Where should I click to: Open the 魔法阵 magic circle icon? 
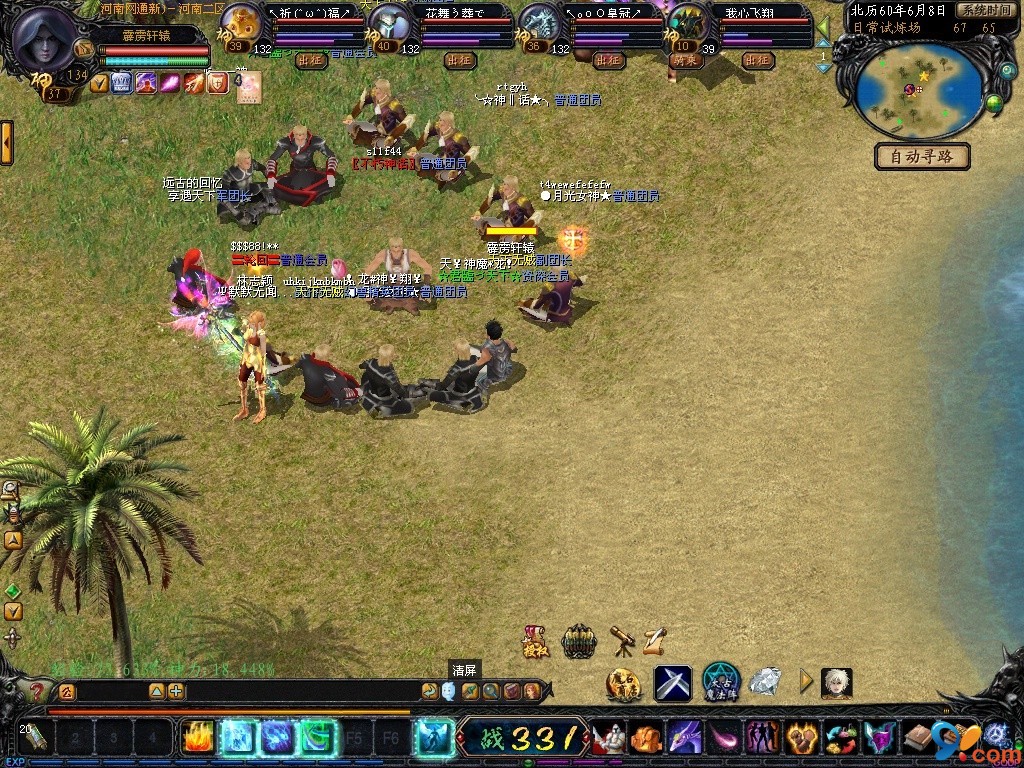click(x=720, y=682)
